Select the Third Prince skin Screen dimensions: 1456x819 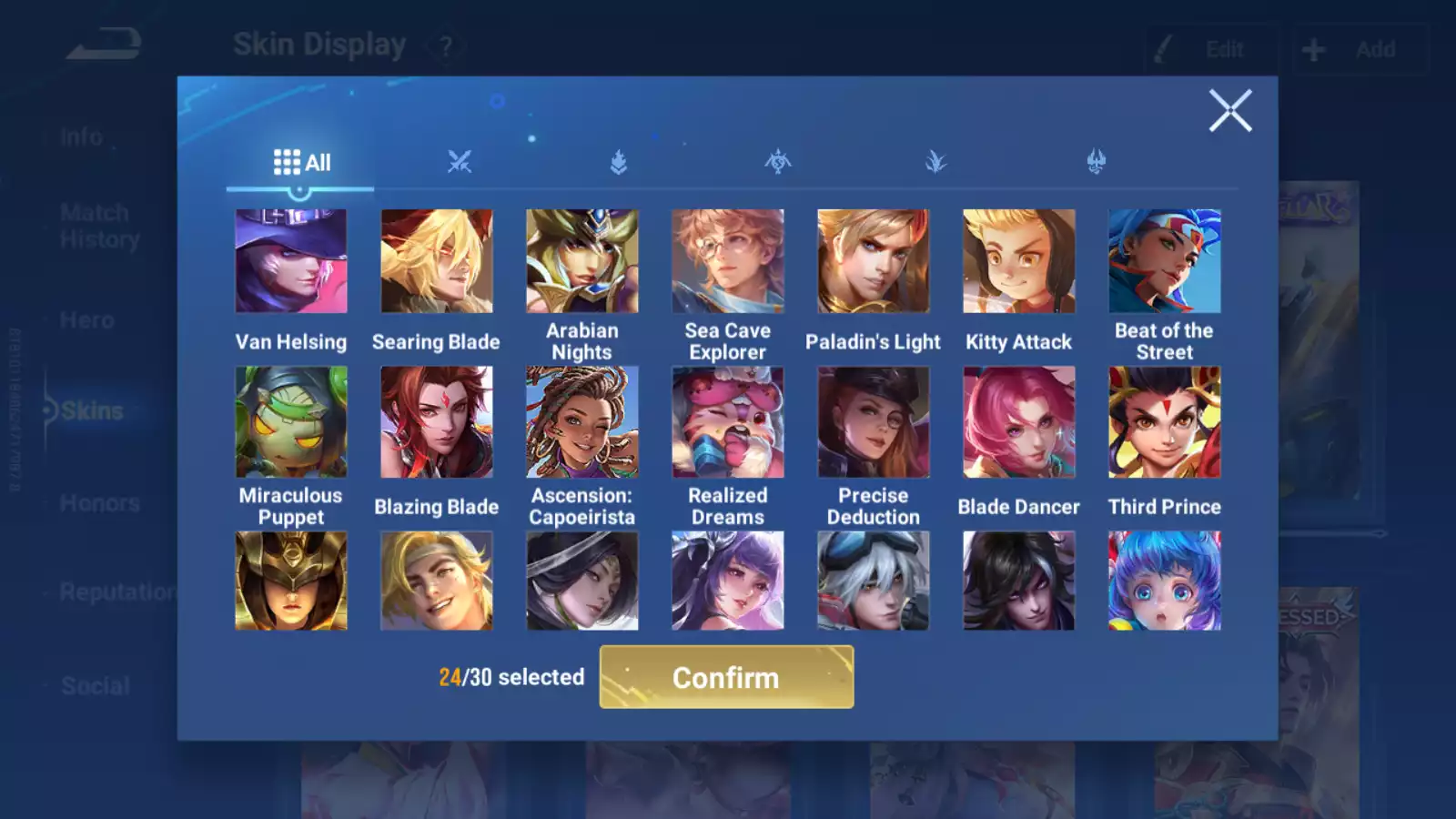pyautogui.click(x=1165, y=422)
